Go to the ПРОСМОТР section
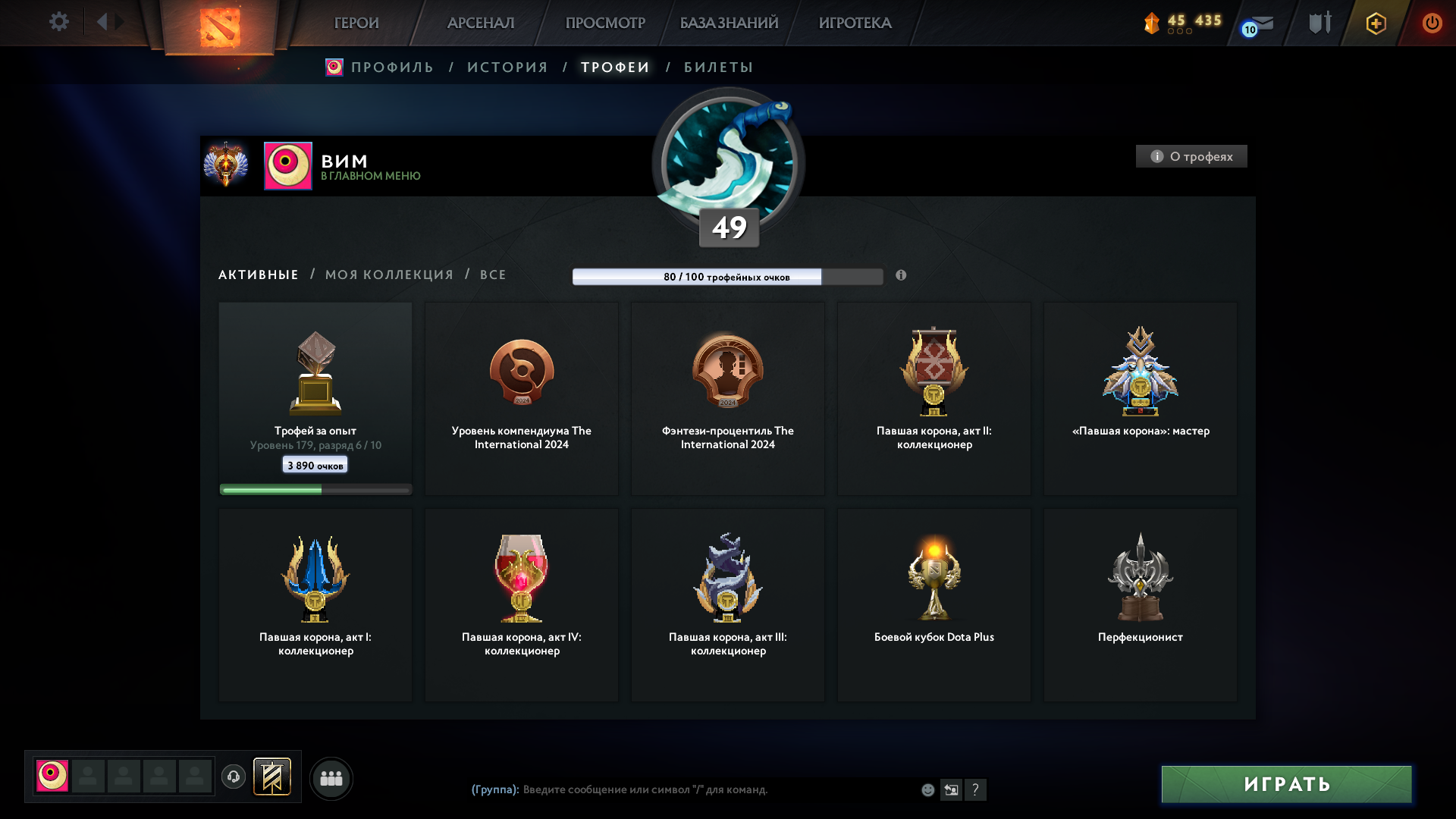Image resolution: width=1456 pixels, height=819 pixels. click(605, 23)
